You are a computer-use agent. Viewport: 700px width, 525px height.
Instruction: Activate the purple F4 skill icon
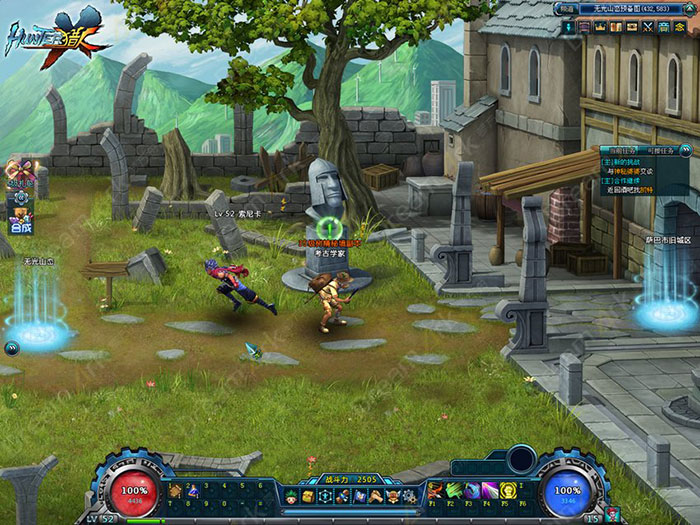490,490
